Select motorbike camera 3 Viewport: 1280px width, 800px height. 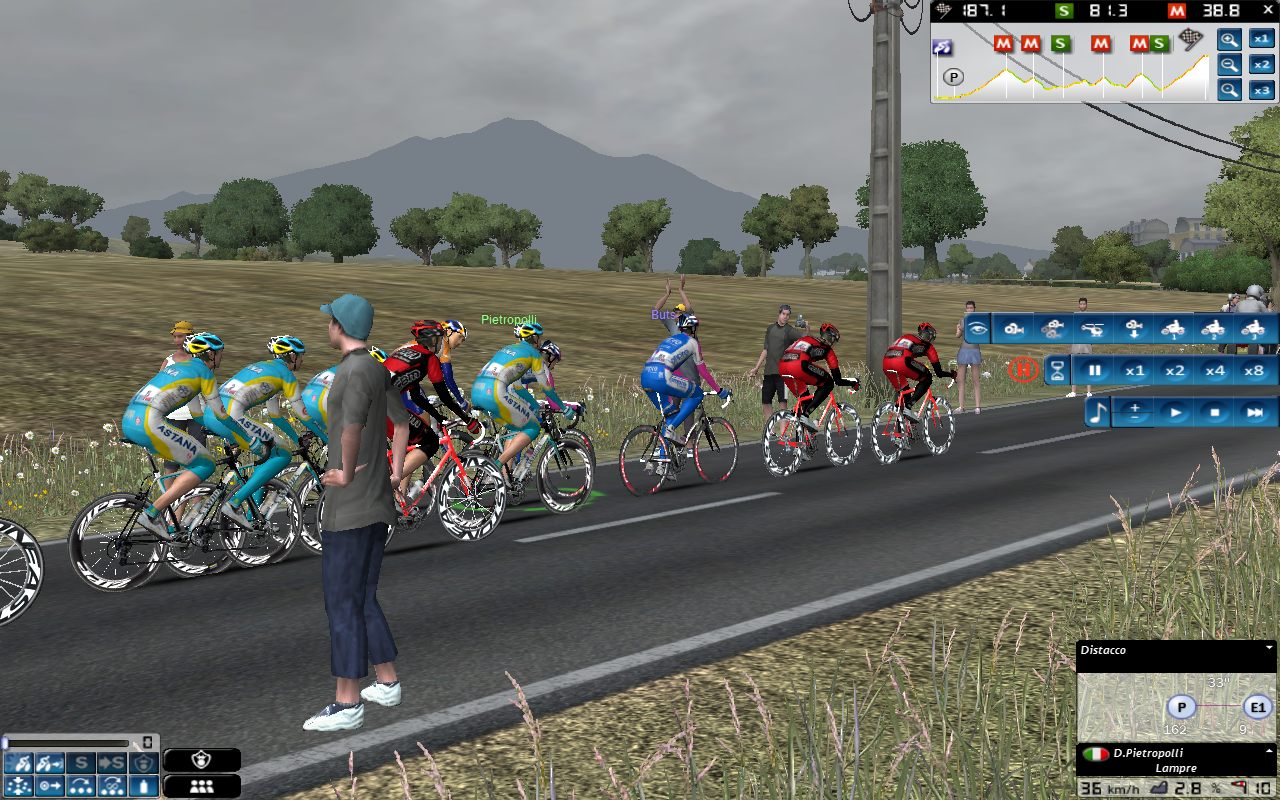coord(1251,329)
